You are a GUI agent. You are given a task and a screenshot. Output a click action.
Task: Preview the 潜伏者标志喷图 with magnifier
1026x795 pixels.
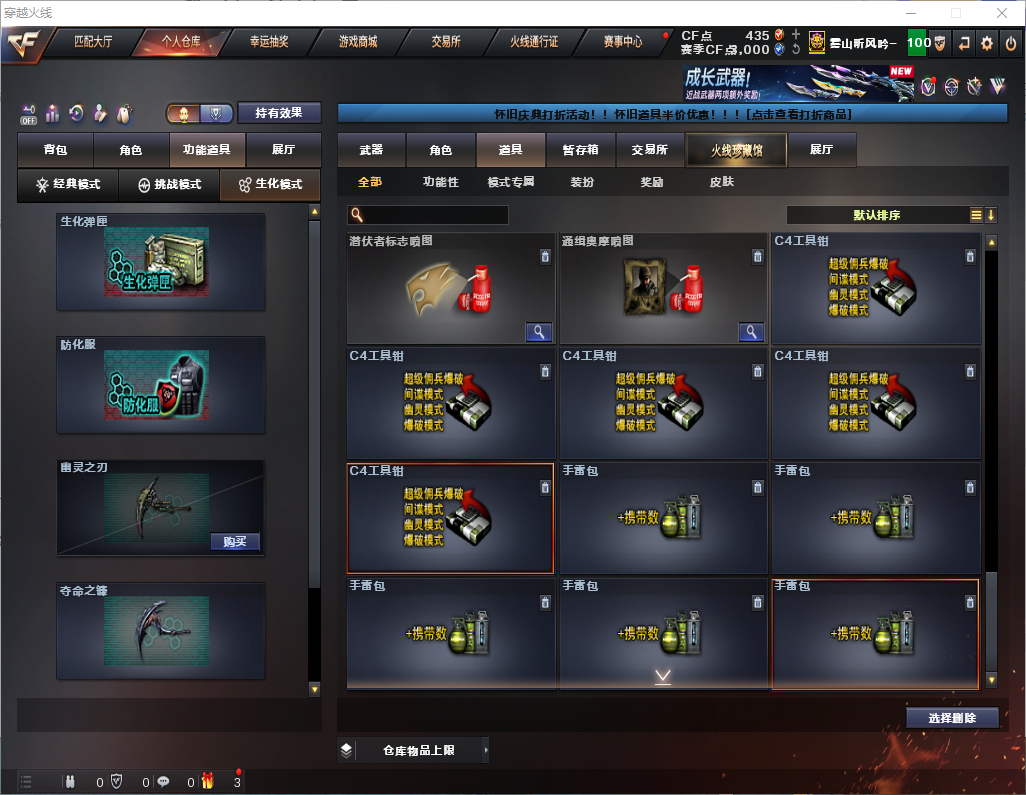point(539,332)
